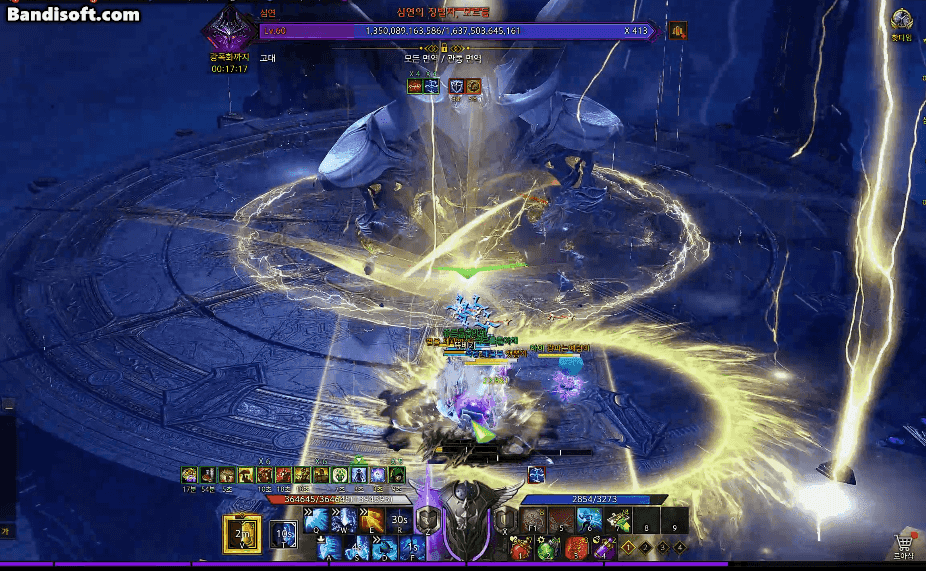The image size is (926, 571).
Task: Cast the W skill icon
Action: tap(345, 520)
